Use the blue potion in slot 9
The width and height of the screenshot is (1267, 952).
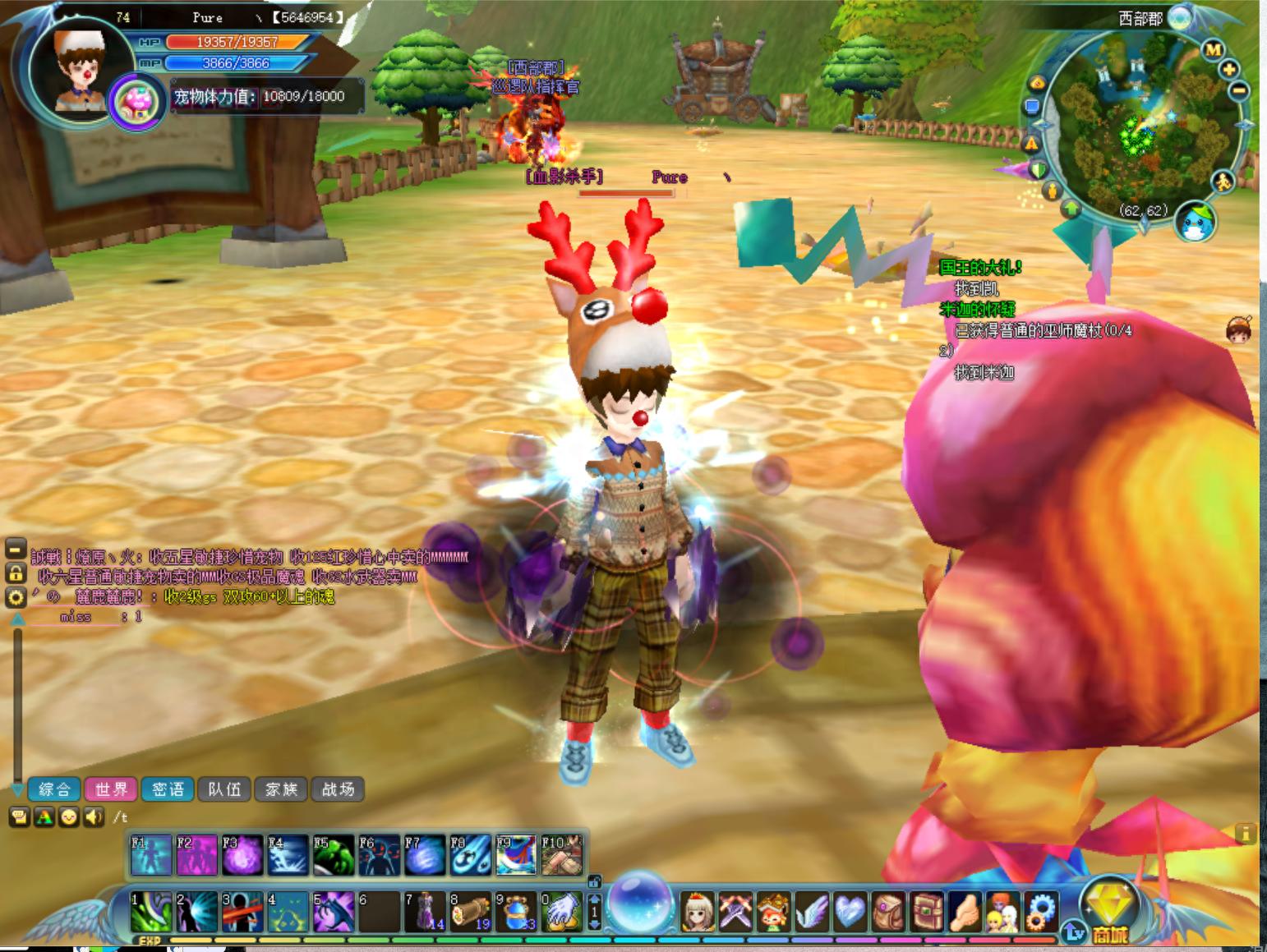[516, 912]
